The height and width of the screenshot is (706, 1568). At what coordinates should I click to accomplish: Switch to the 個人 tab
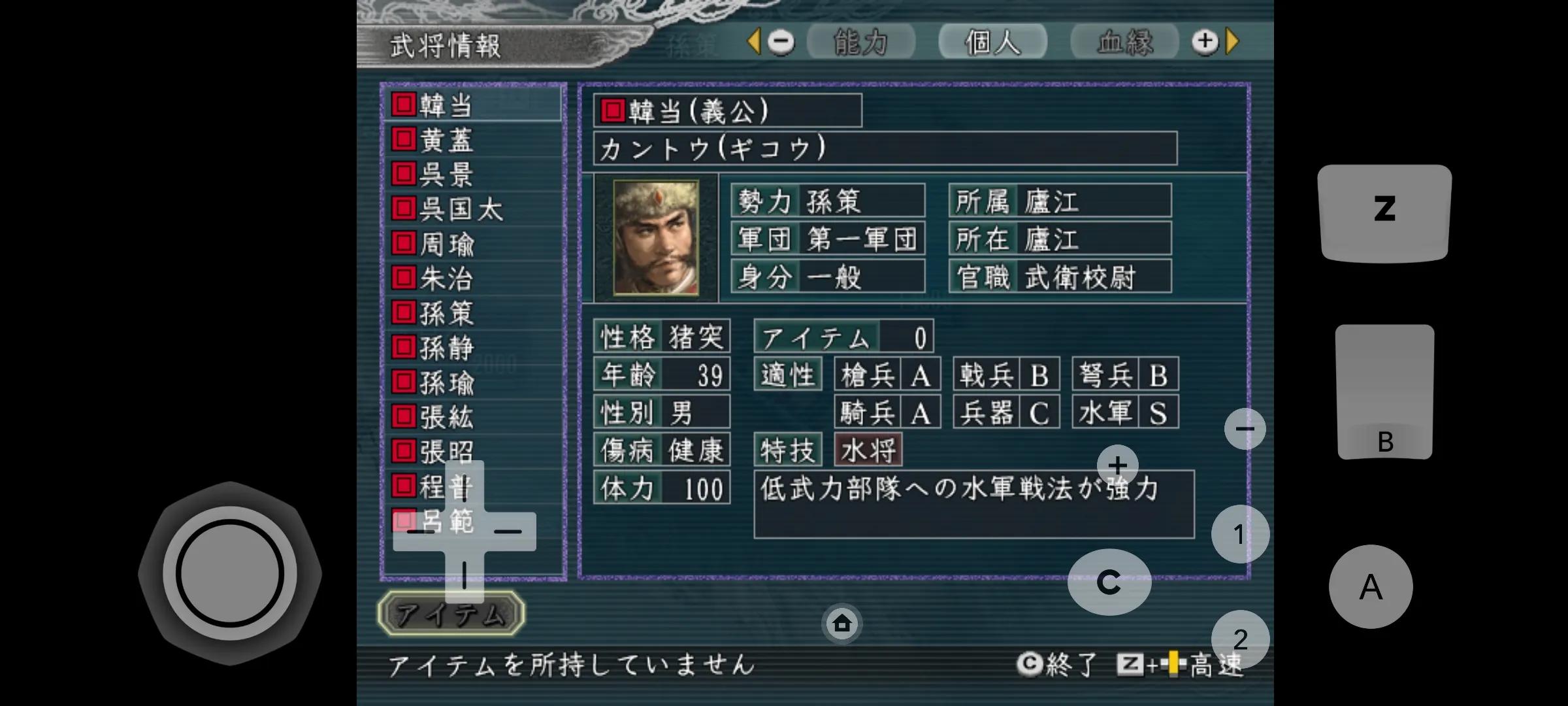click(x=992, y=41)
